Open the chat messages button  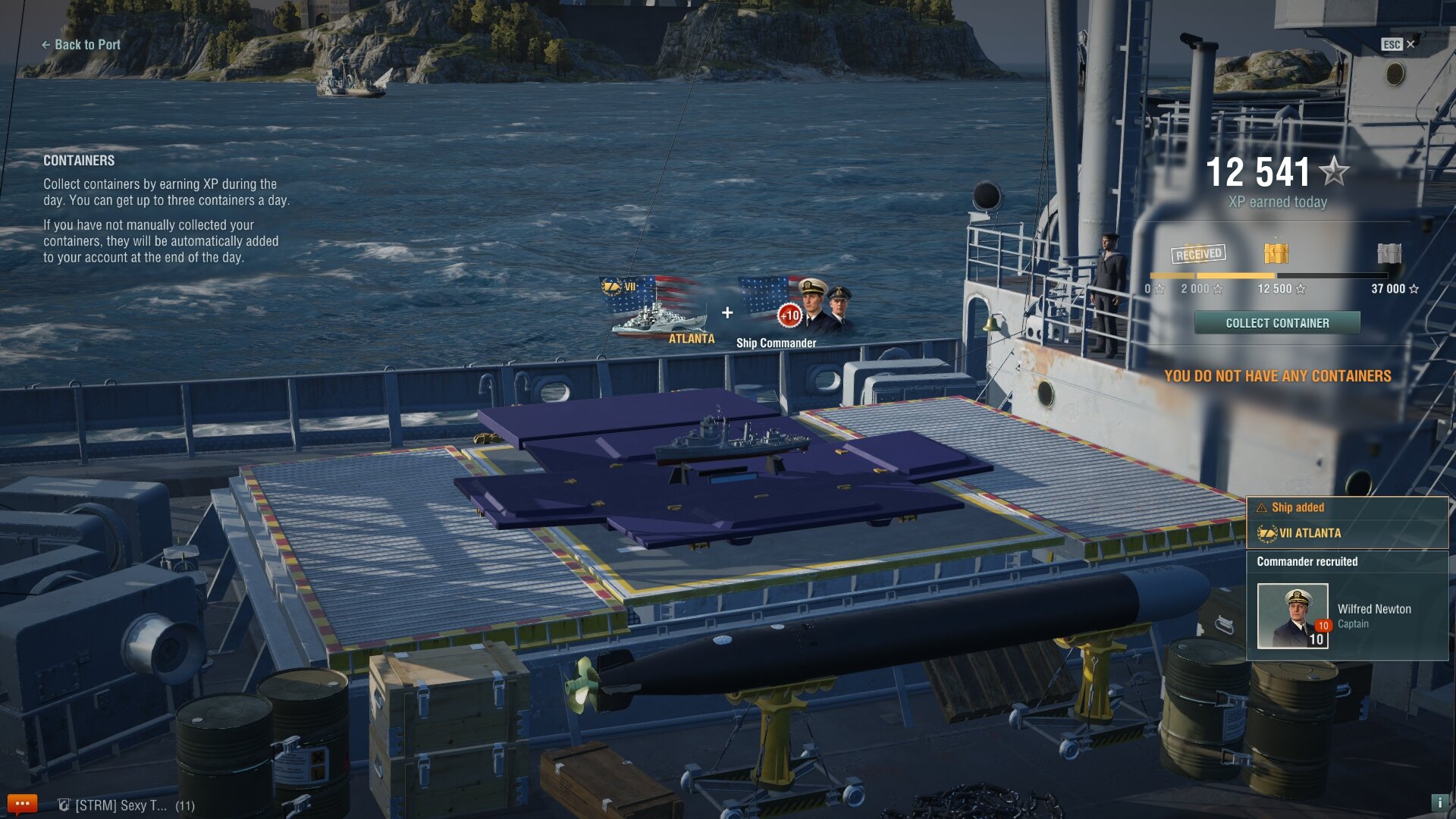point(22,804)
